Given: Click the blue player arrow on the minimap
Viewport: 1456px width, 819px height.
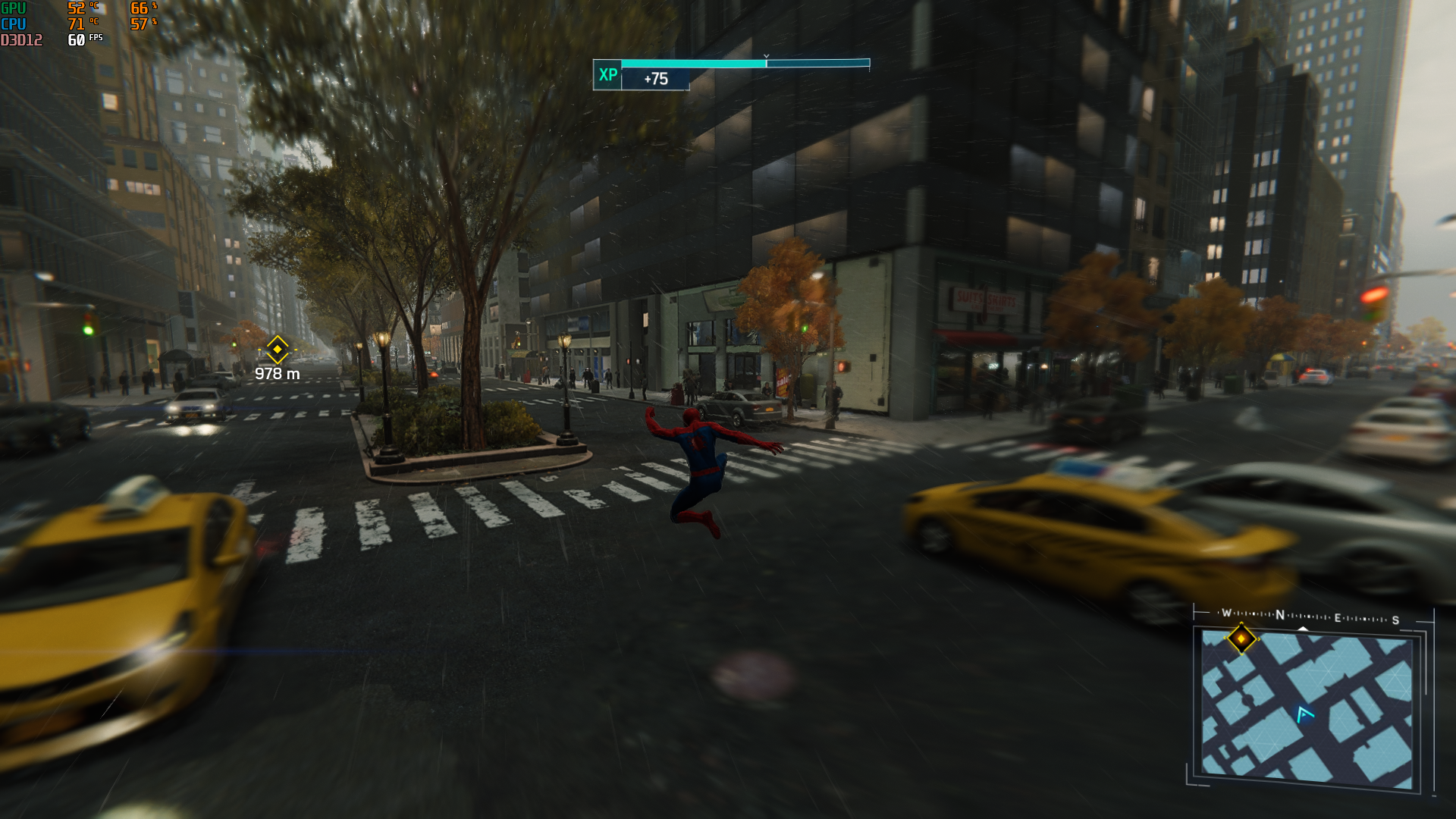Looking at the screenshot, I should 1304,714.
